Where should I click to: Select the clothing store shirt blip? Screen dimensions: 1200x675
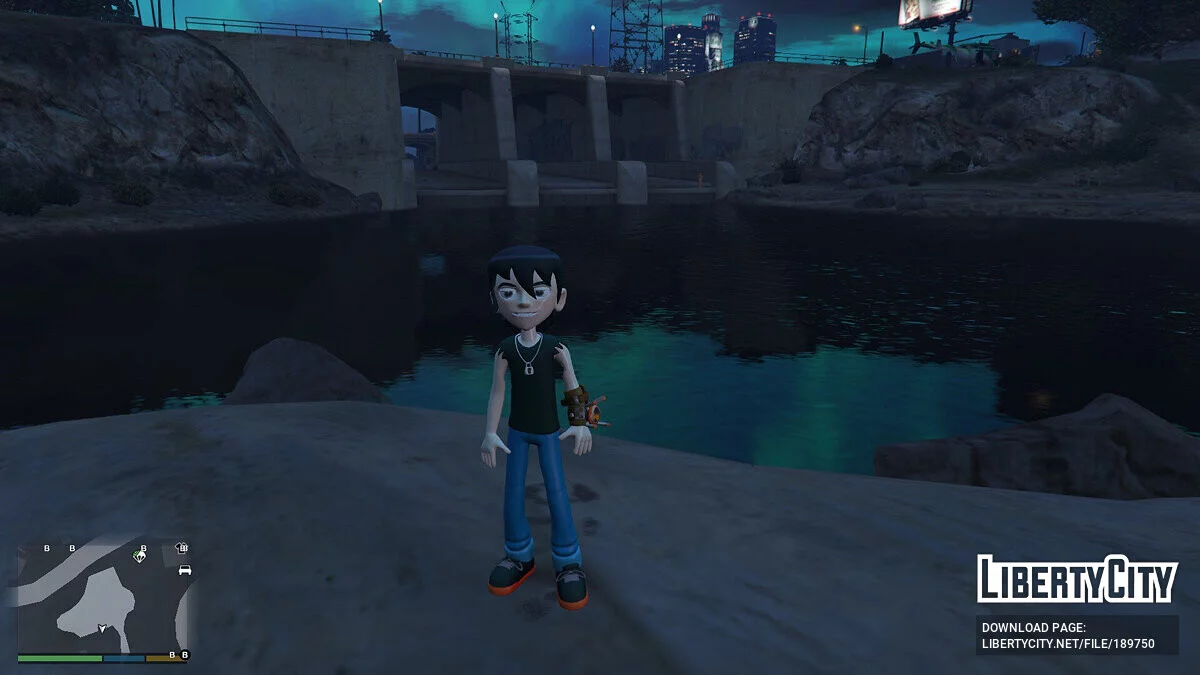tap(181, 548)
